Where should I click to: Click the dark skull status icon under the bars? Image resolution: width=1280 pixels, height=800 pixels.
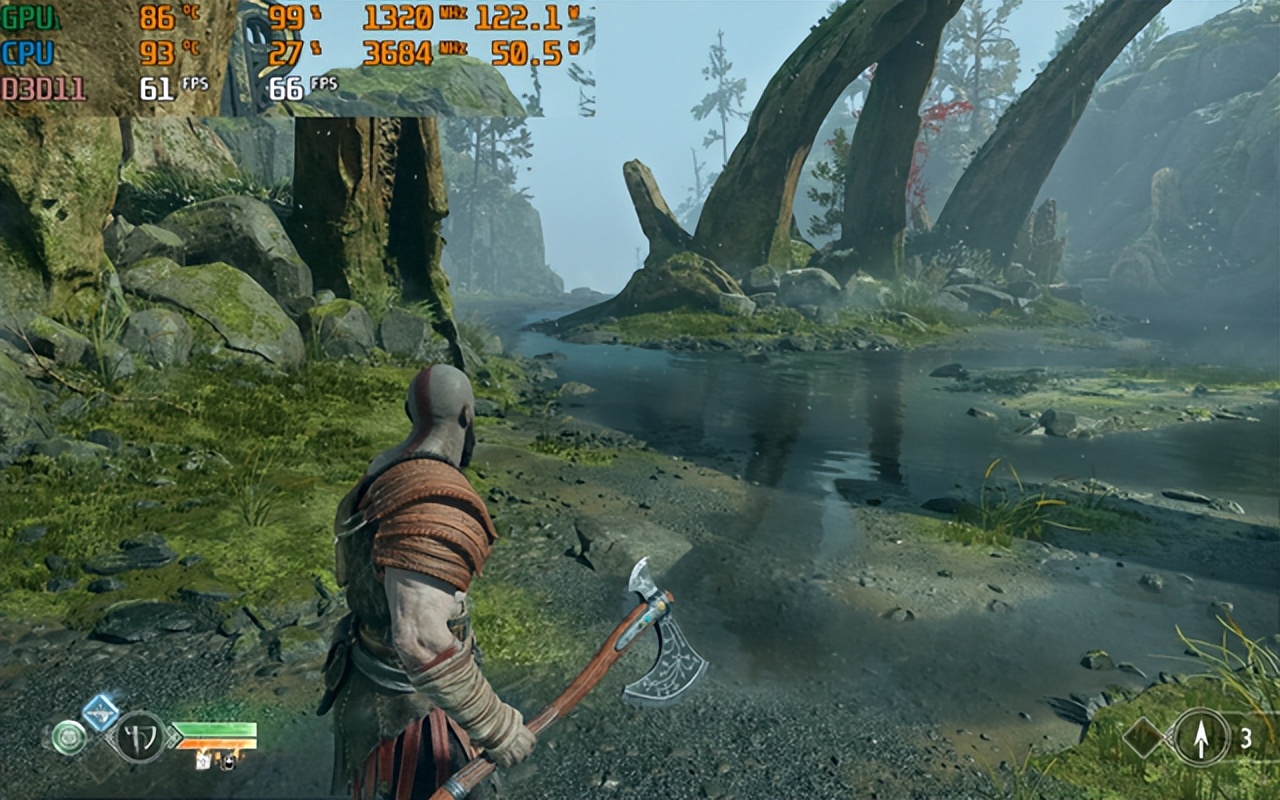(x=227, y=762)
